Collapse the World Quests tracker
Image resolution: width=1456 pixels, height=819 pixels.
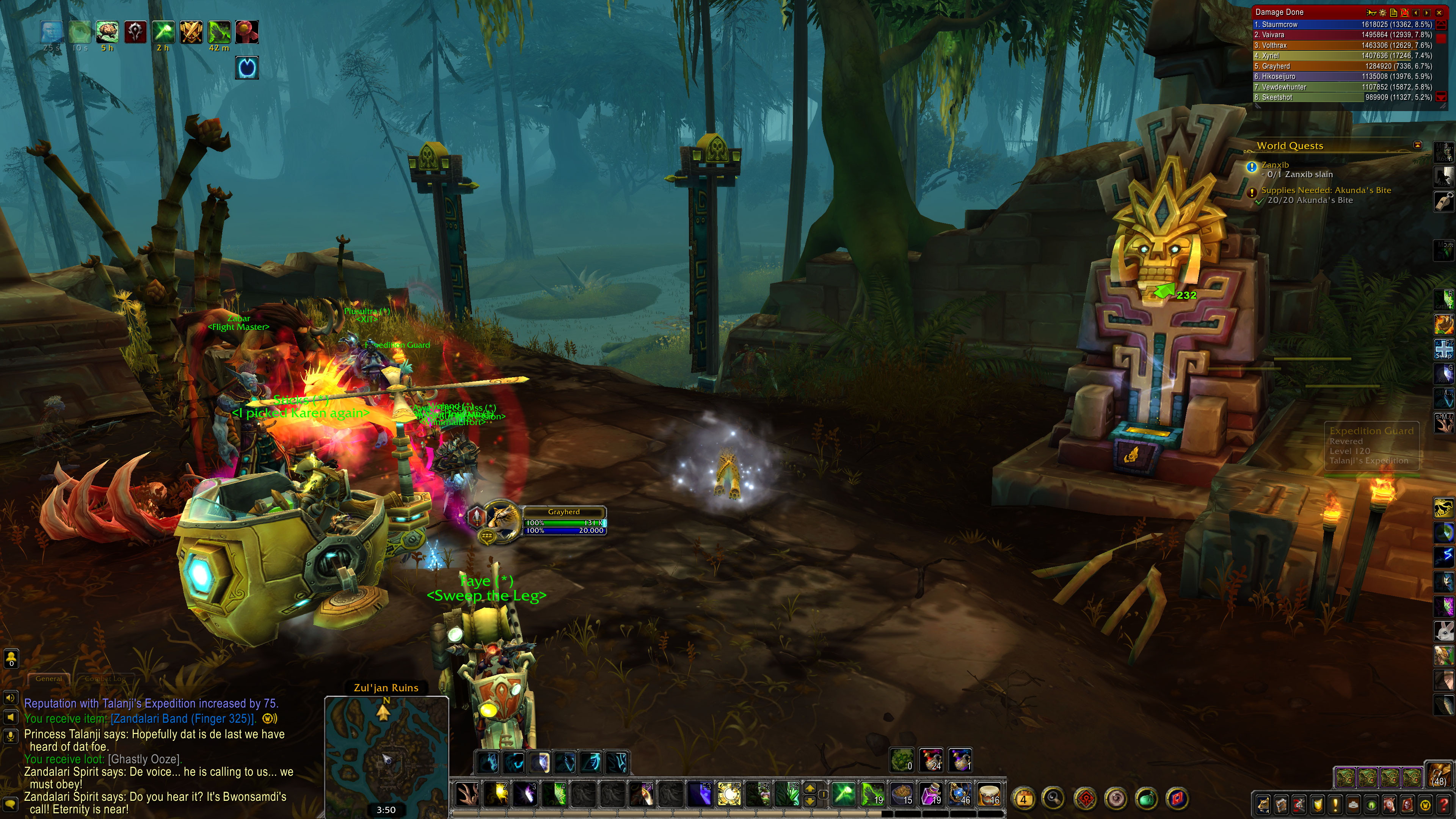[x=1417, y=145]
